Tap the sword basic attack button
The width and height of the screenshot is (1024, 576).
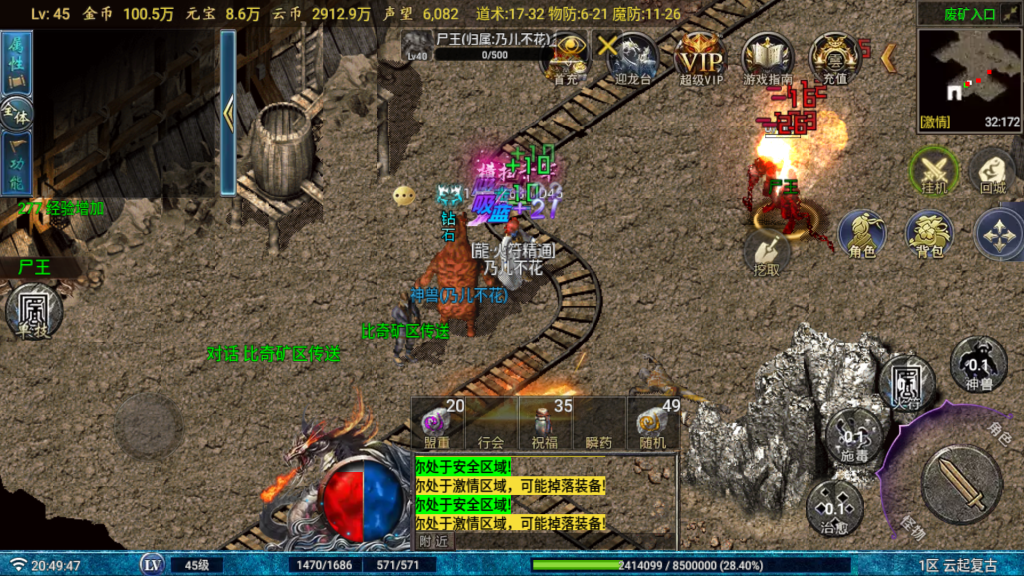[961, 485]
